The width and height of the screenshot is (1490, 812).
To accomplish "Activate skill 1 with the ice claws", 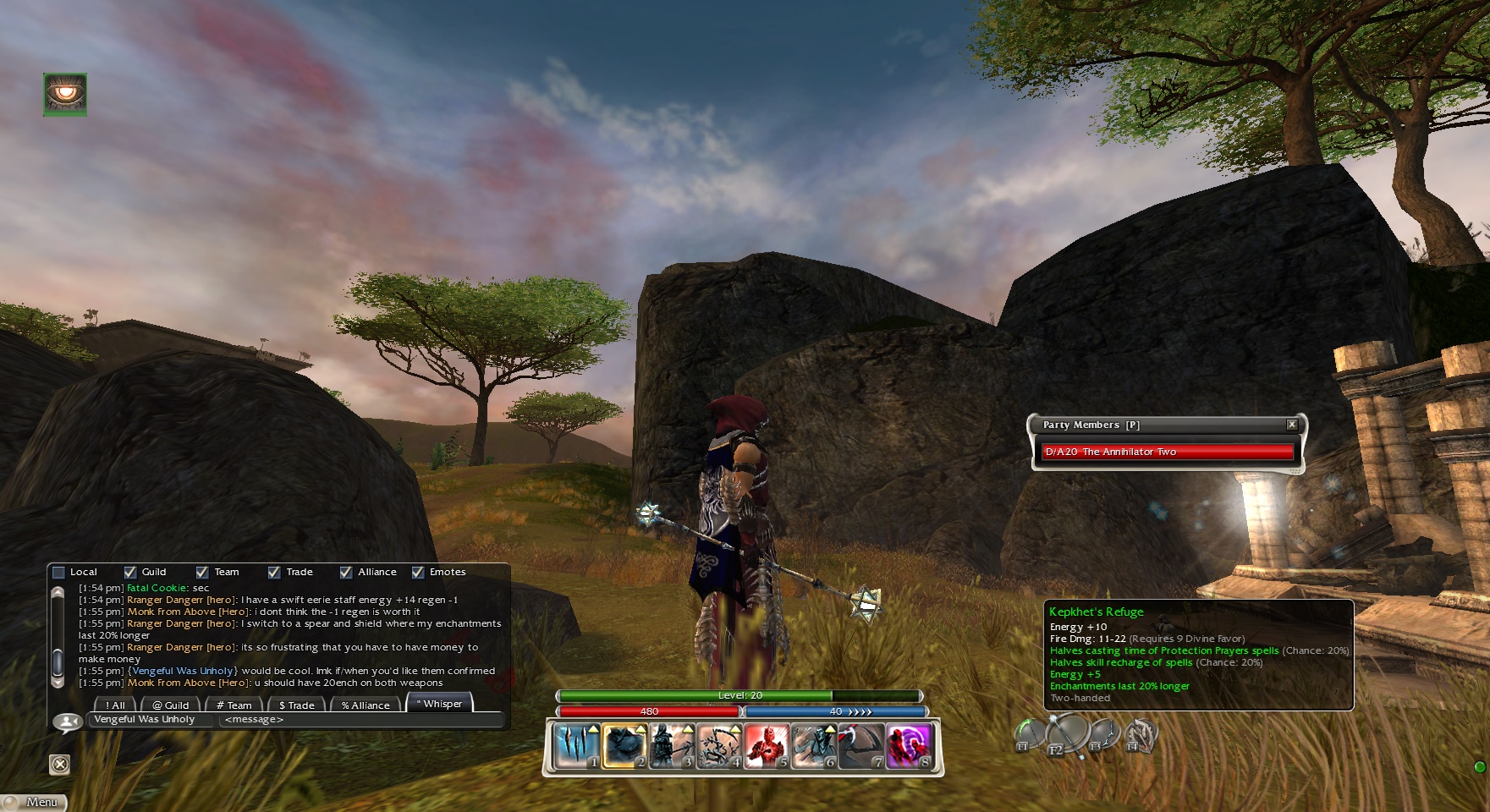I will pos(577,747).
